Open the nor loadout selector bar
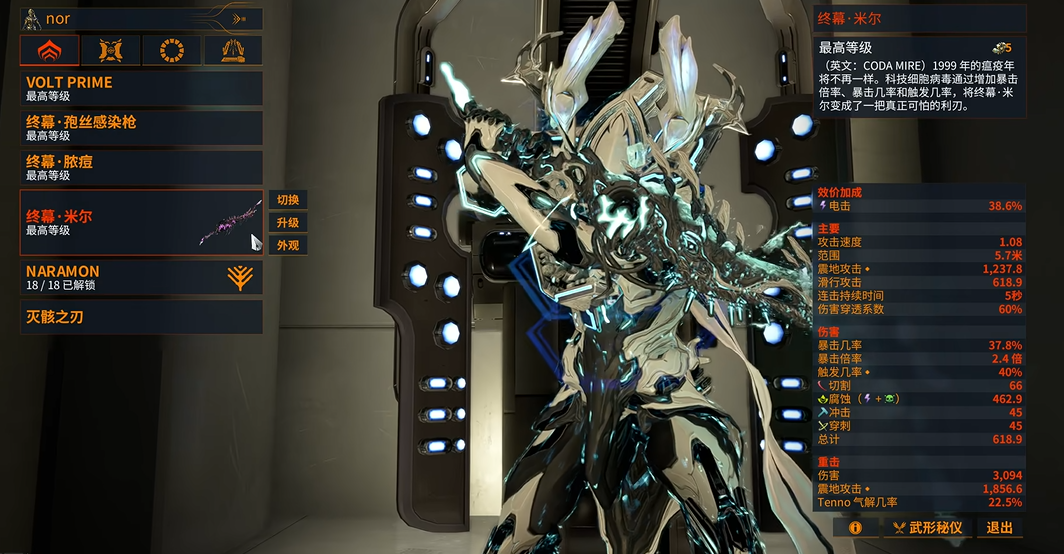The height and width of the screenshot is (554, 1064). [x=141, y=18]
